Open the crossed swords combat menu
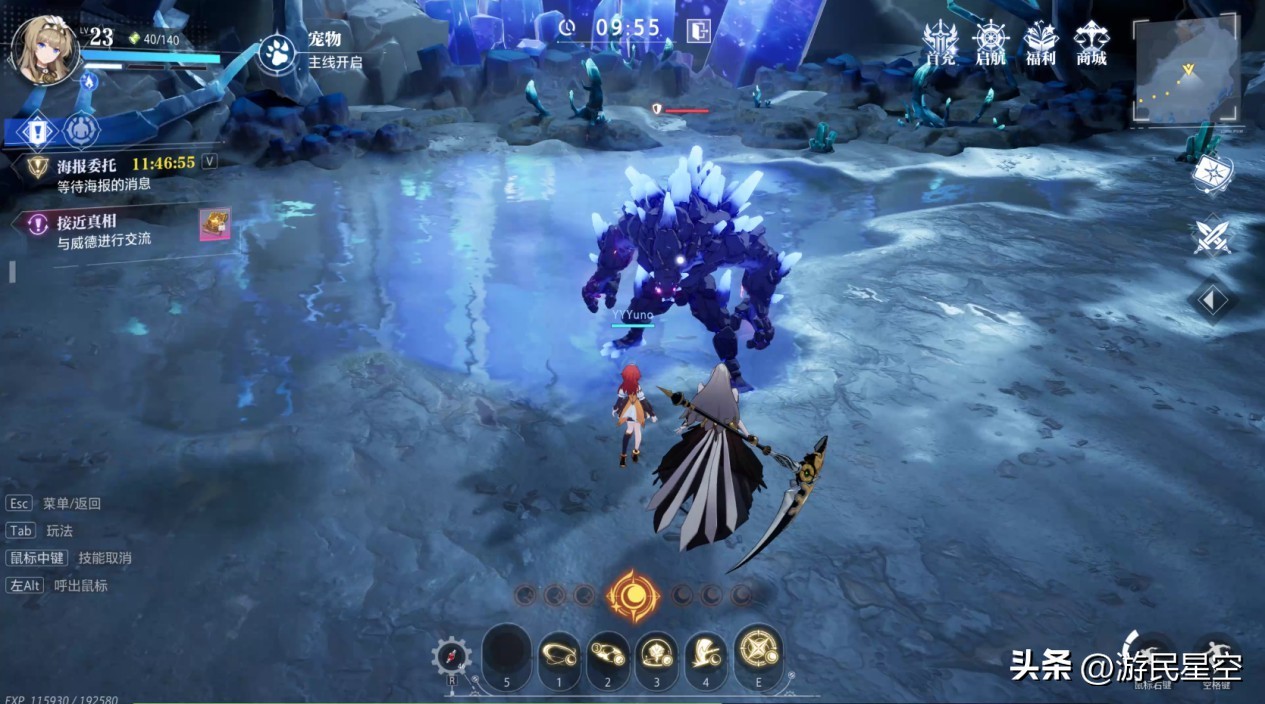Screen dimensions: 1265x704 (1212, 237)
